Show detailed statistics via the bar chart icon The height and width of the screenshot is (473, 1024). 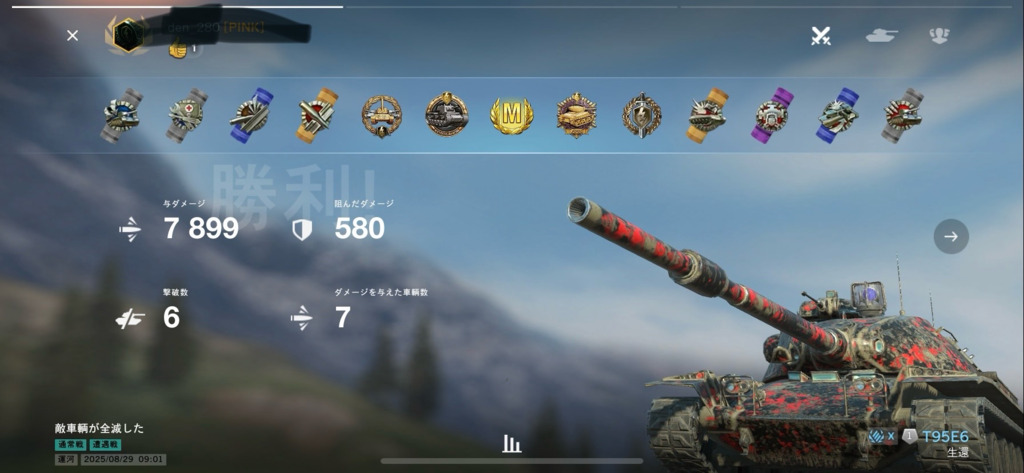(x=512, y=444)
